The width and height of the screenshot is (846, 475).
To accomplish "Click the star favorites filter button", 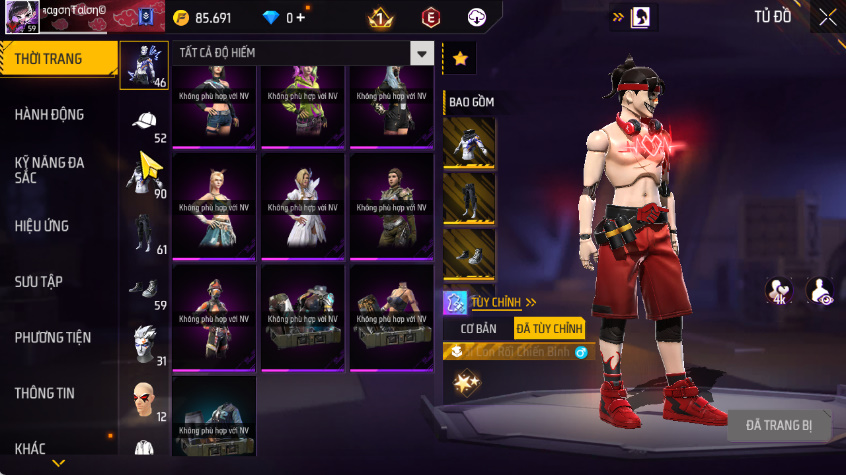I will click(x=460, y=59).
